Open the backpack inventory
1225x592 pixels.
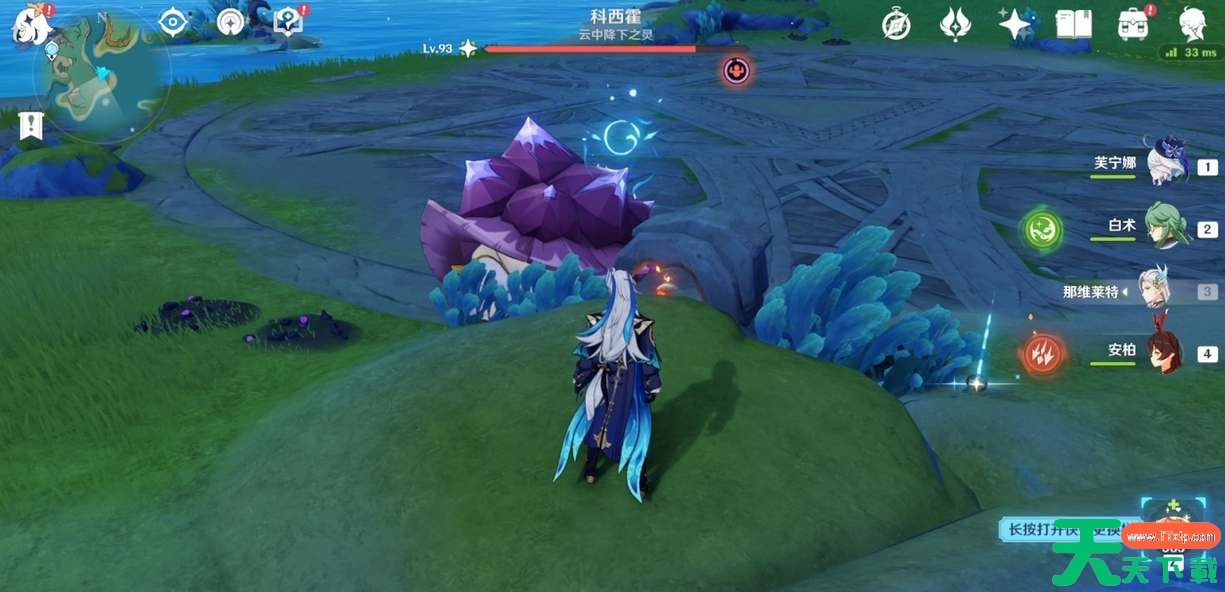pyautogui.click(x=1133, y=25)
